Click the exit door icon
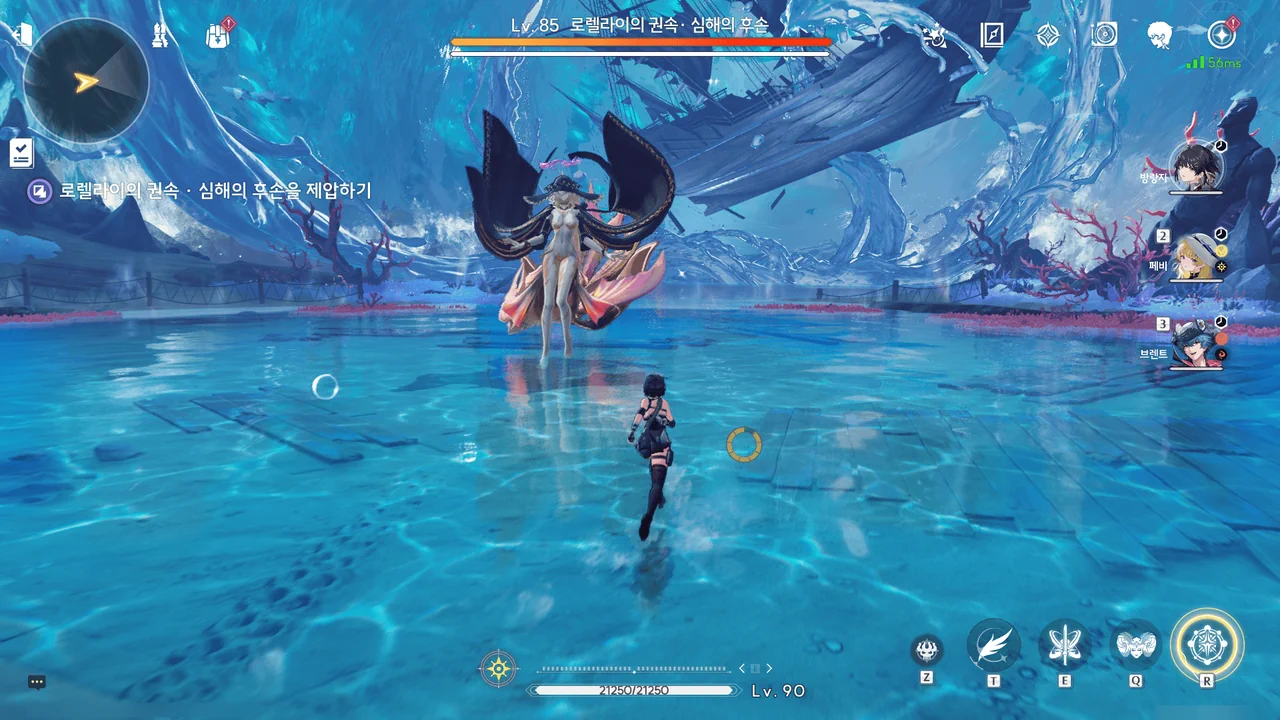1280x720 pixels. point(22,33)
